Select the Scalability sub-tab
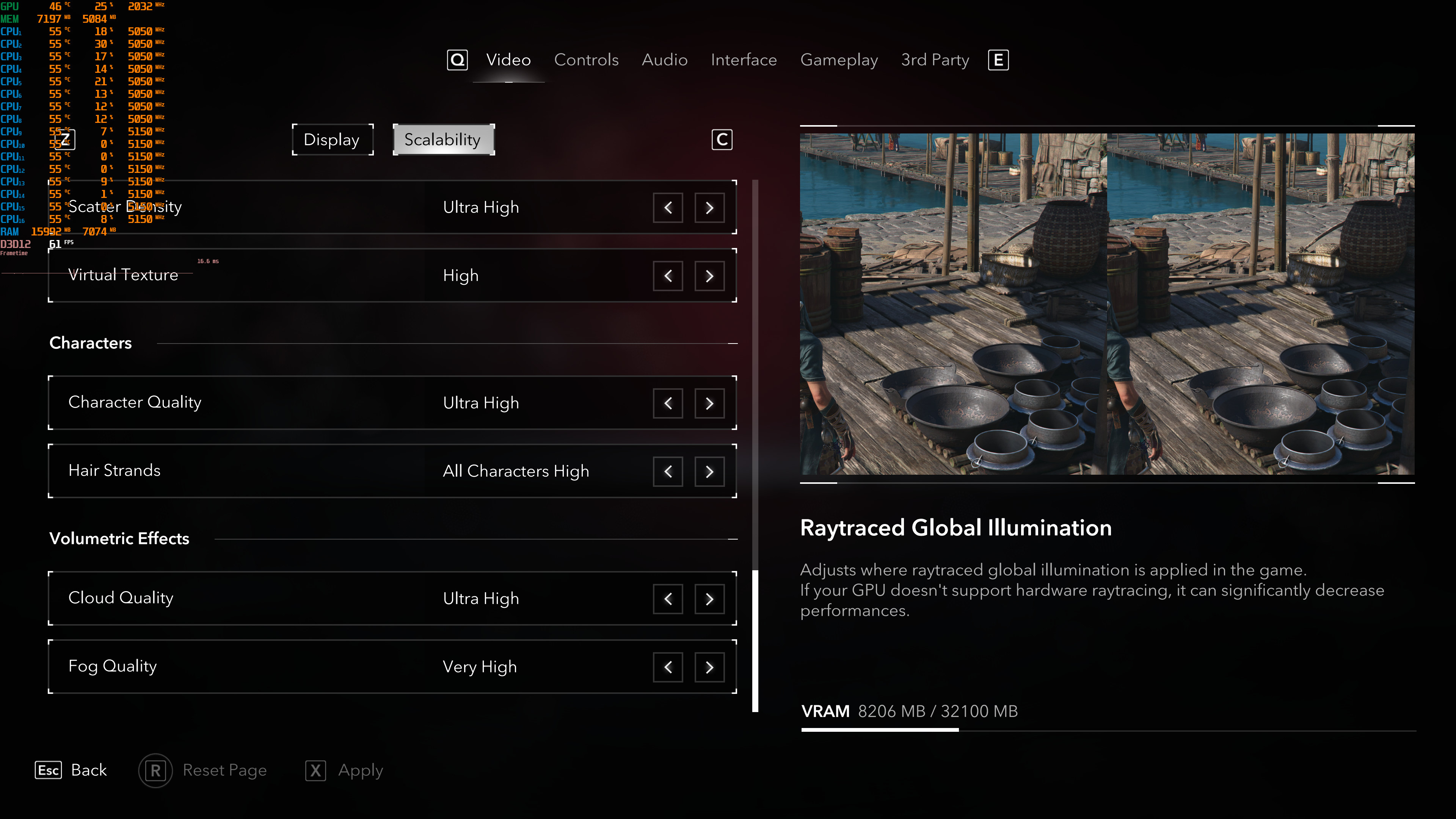 click(443, 140)
